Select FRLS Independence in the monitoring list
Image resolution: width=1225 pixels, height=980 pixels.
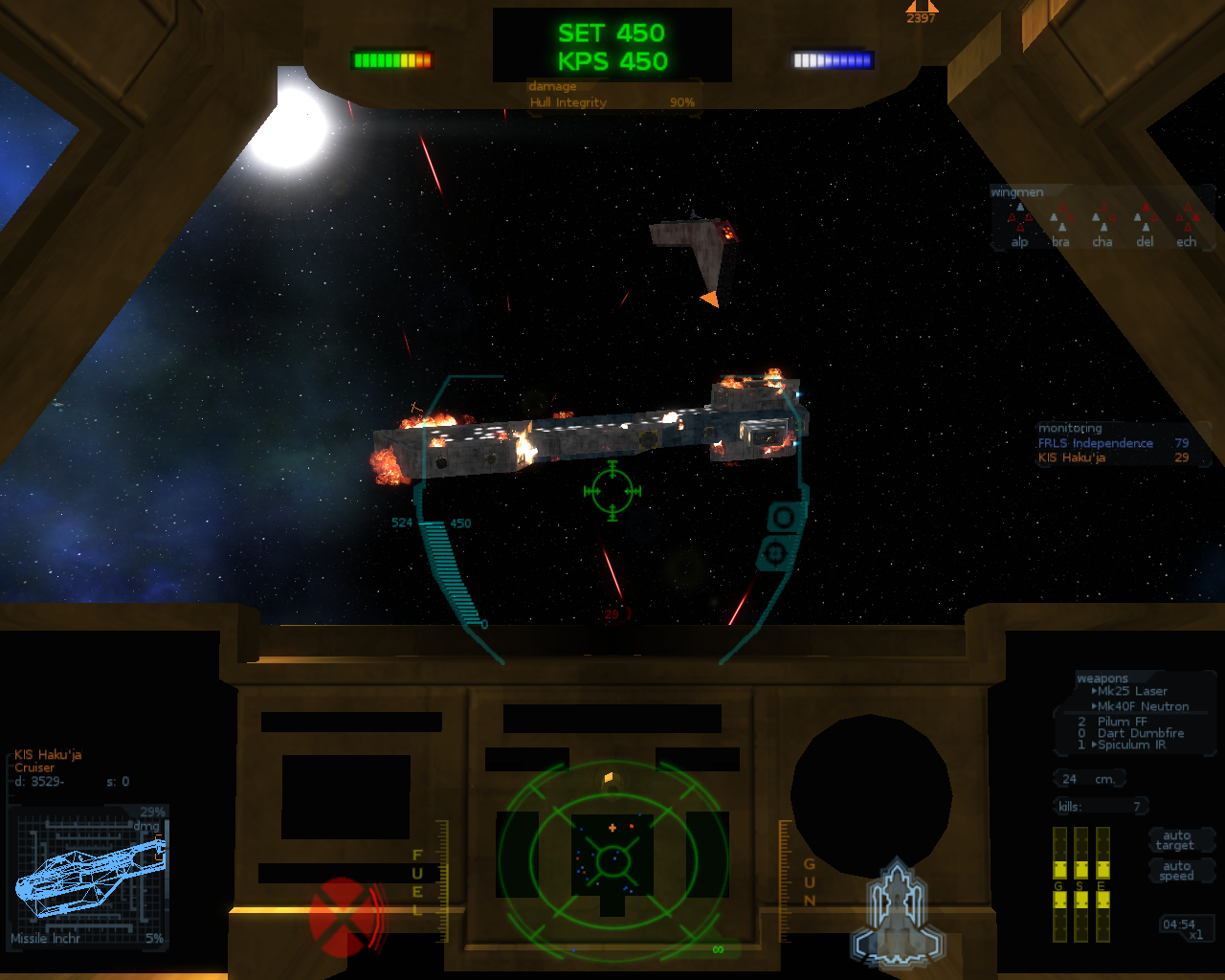click(x=1095, y=443)
